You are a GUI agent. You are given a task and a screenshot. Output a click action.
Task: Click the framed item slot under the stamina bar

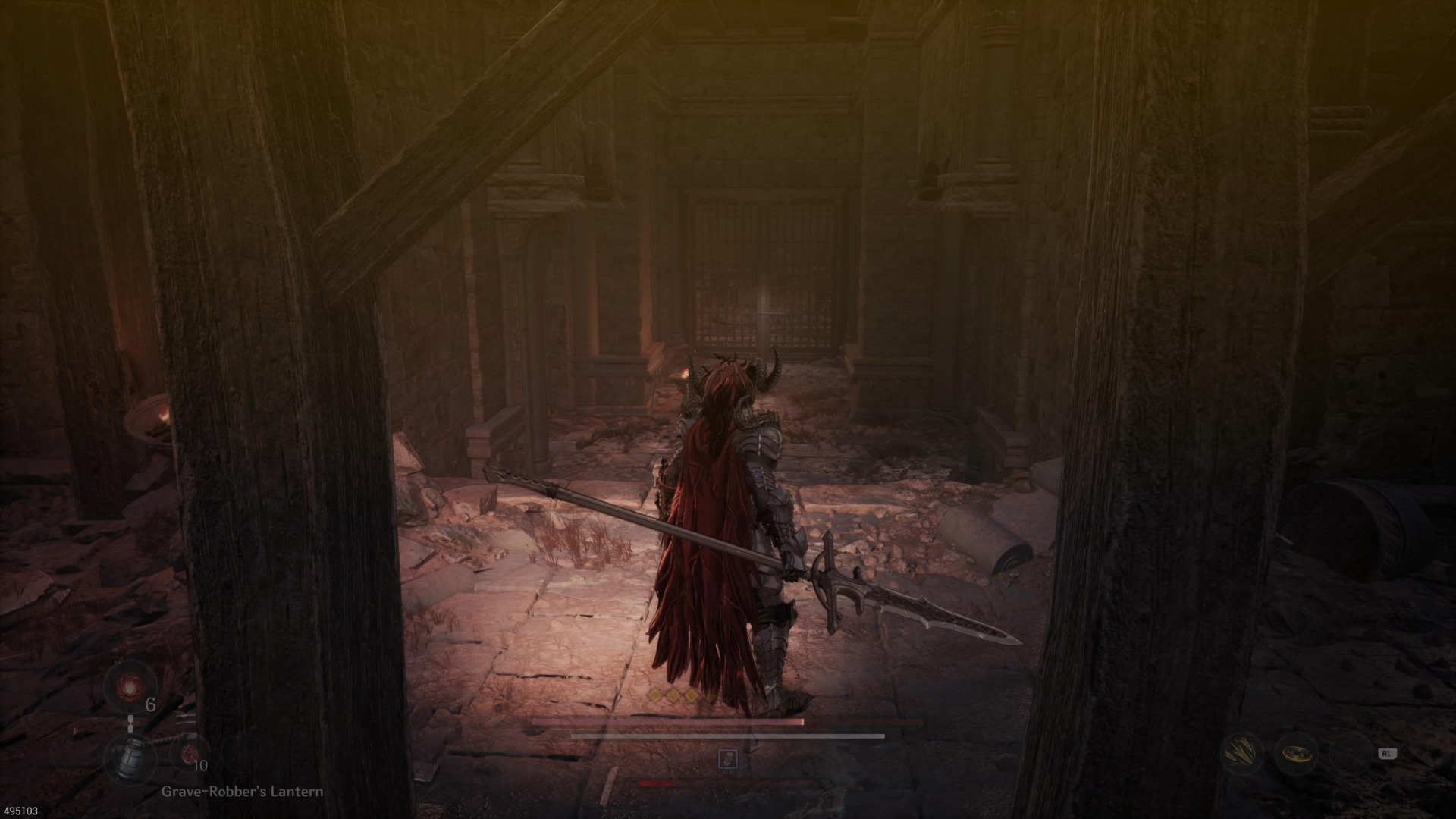coord(729,758)
